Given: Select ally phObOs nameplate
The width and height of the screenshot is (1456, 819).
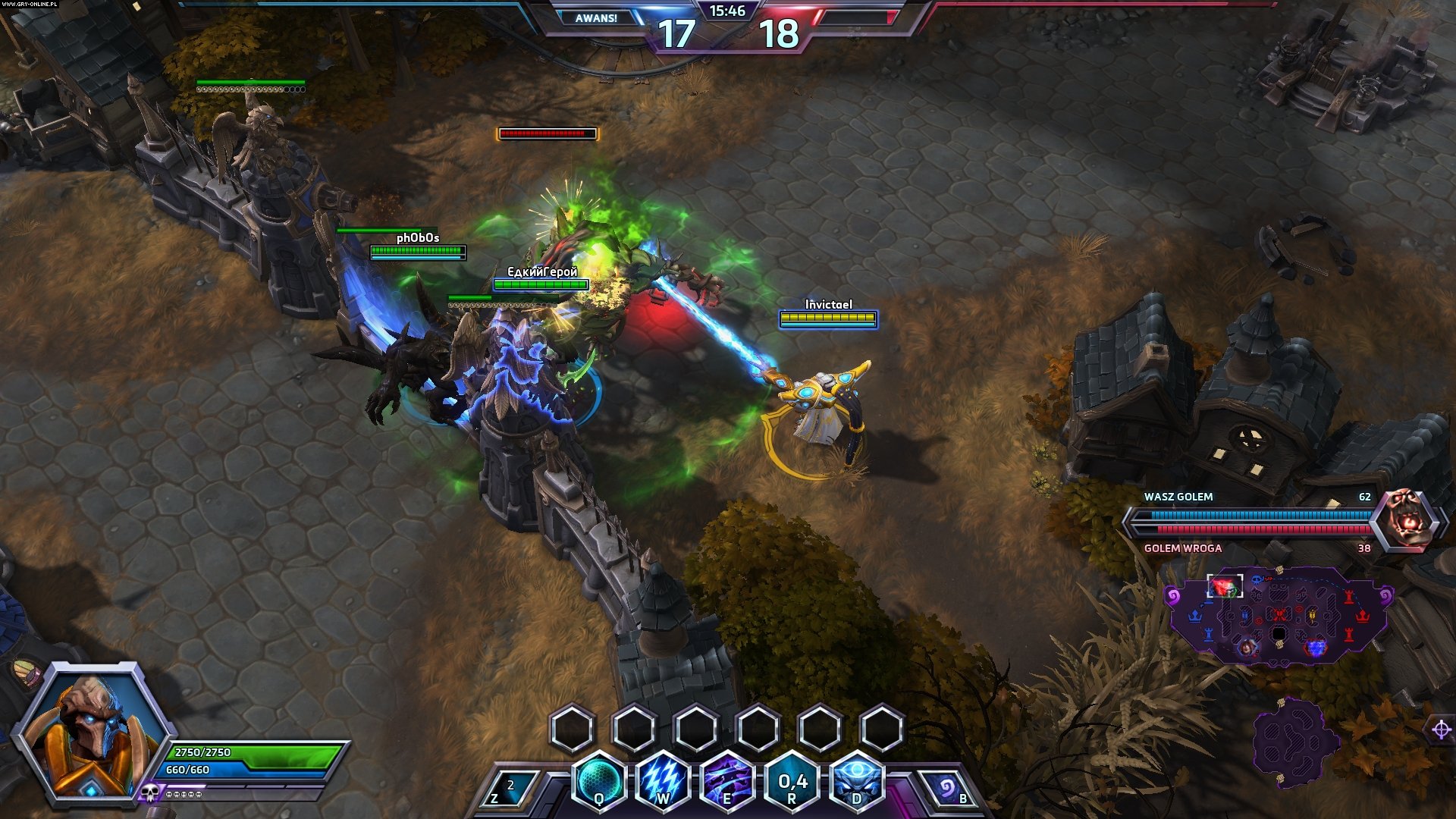Looking at the screenshot, I should (x=418, y=238).
